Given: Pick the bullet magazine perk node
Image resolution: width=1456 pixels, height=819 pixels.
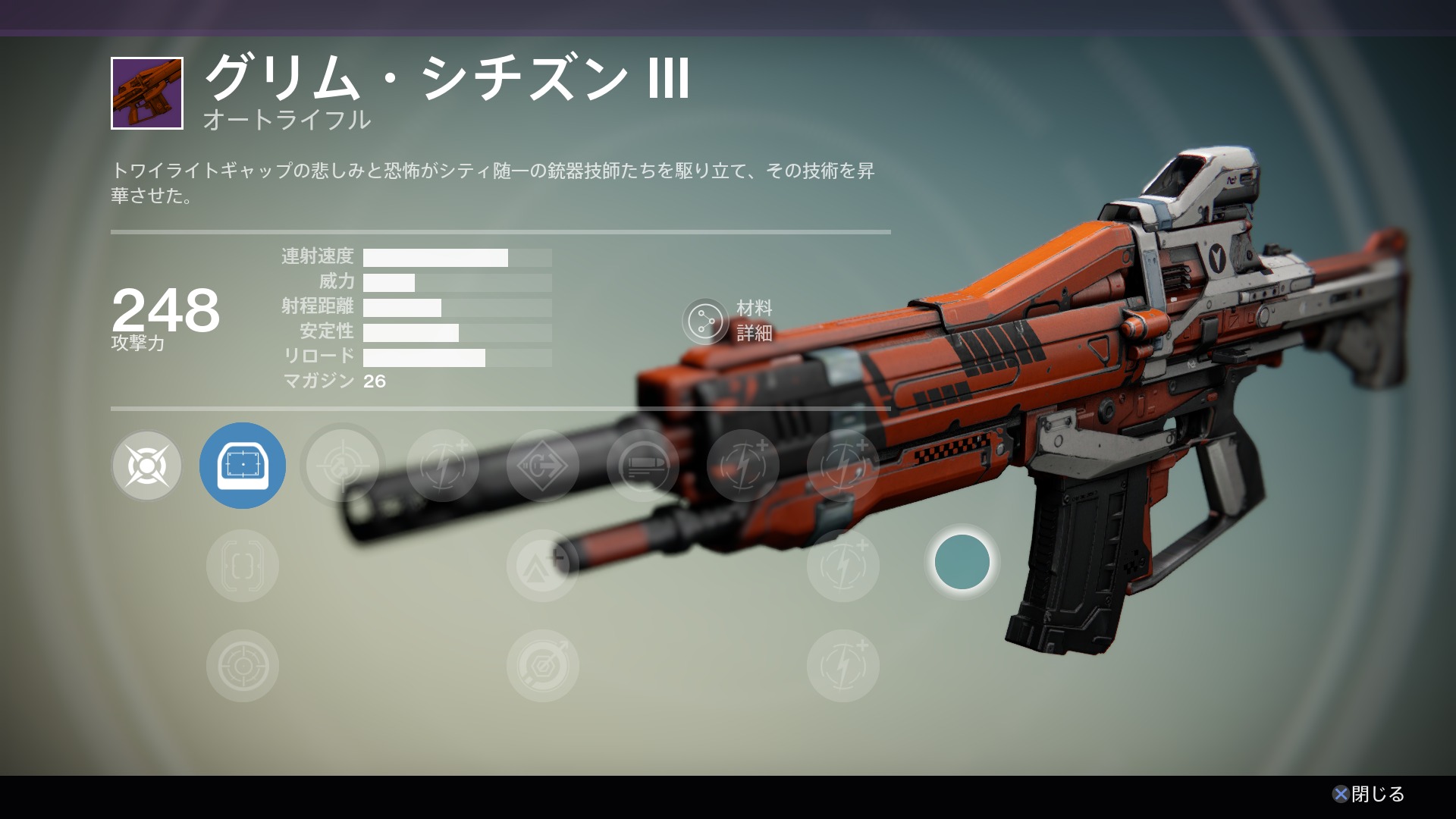Looking at the screenshot, I should point(643,466).
